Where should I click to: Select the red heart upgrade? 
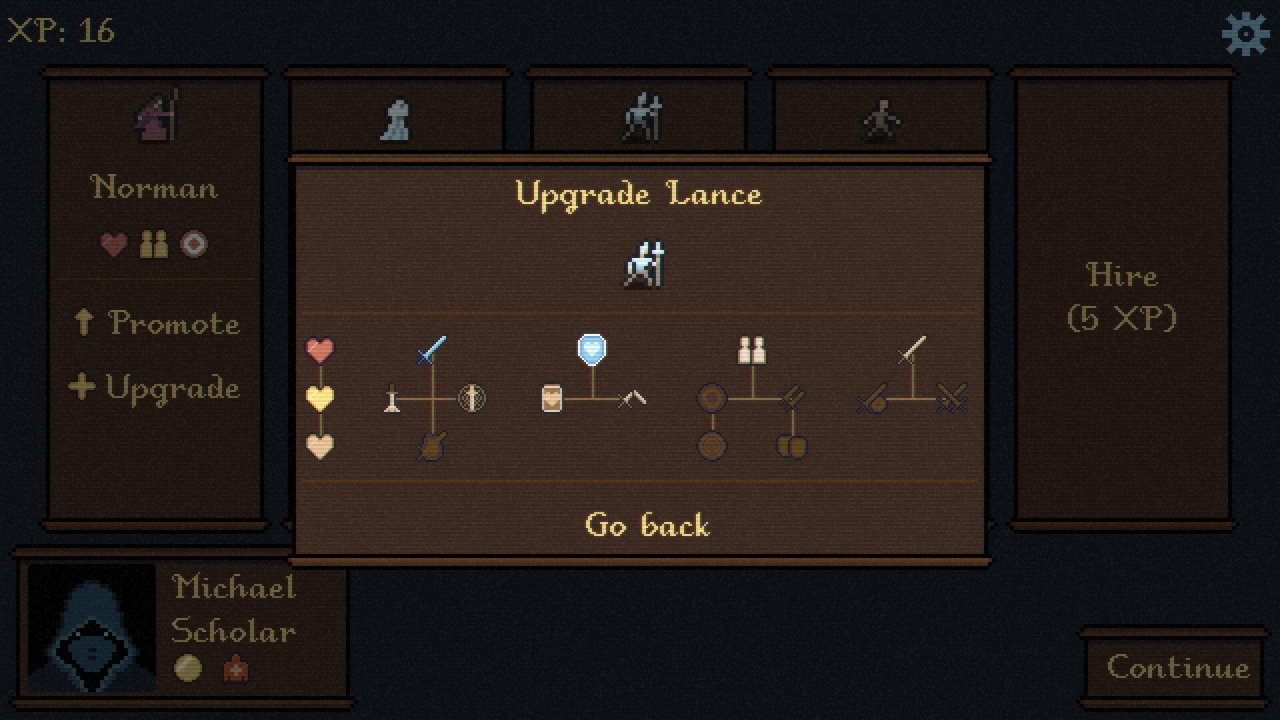(x=320, y=350)
